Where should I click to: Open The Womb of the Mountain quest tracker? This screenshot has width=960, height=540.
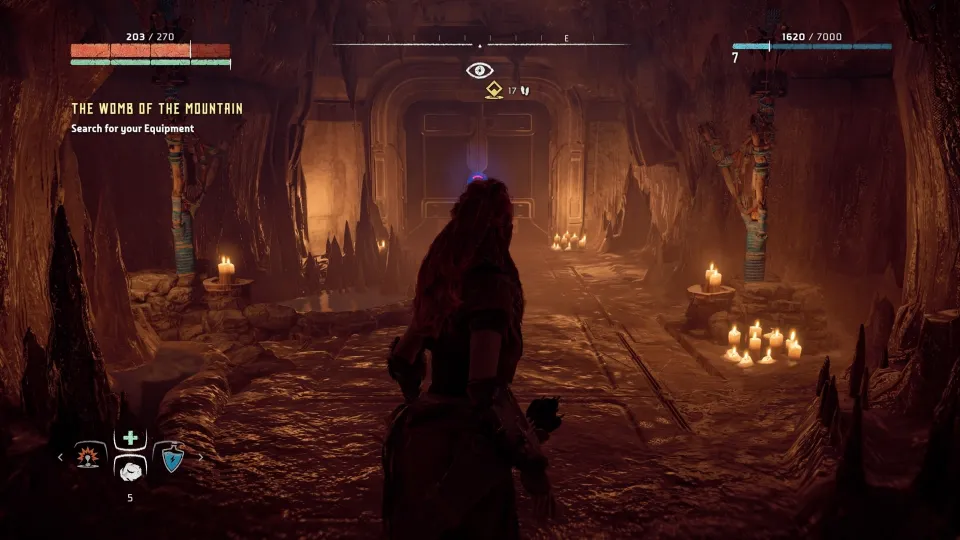(x=157, y=108)
